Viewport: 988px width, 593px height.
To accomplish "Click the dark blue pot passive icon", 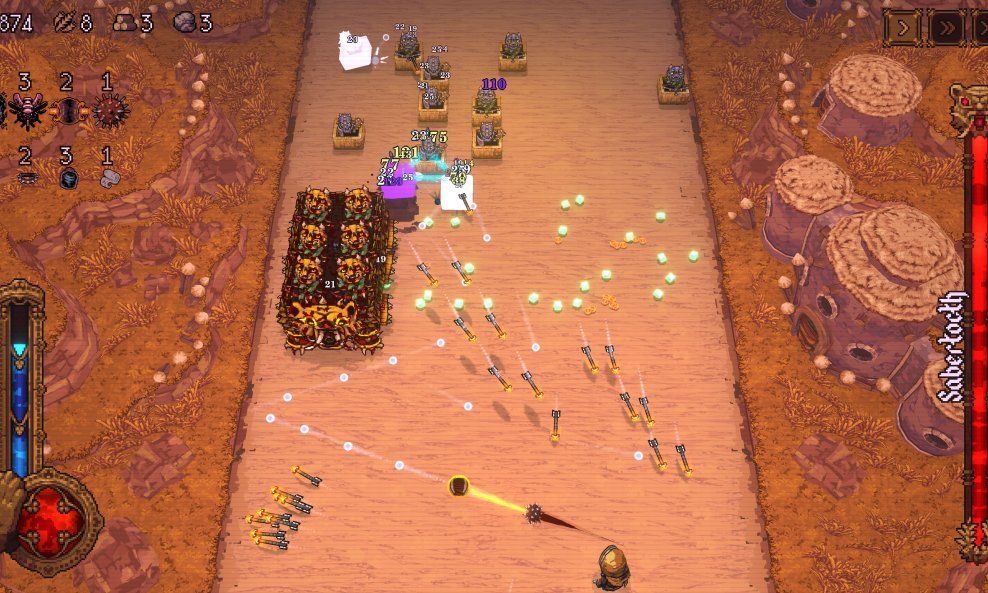I will [67, 178].
